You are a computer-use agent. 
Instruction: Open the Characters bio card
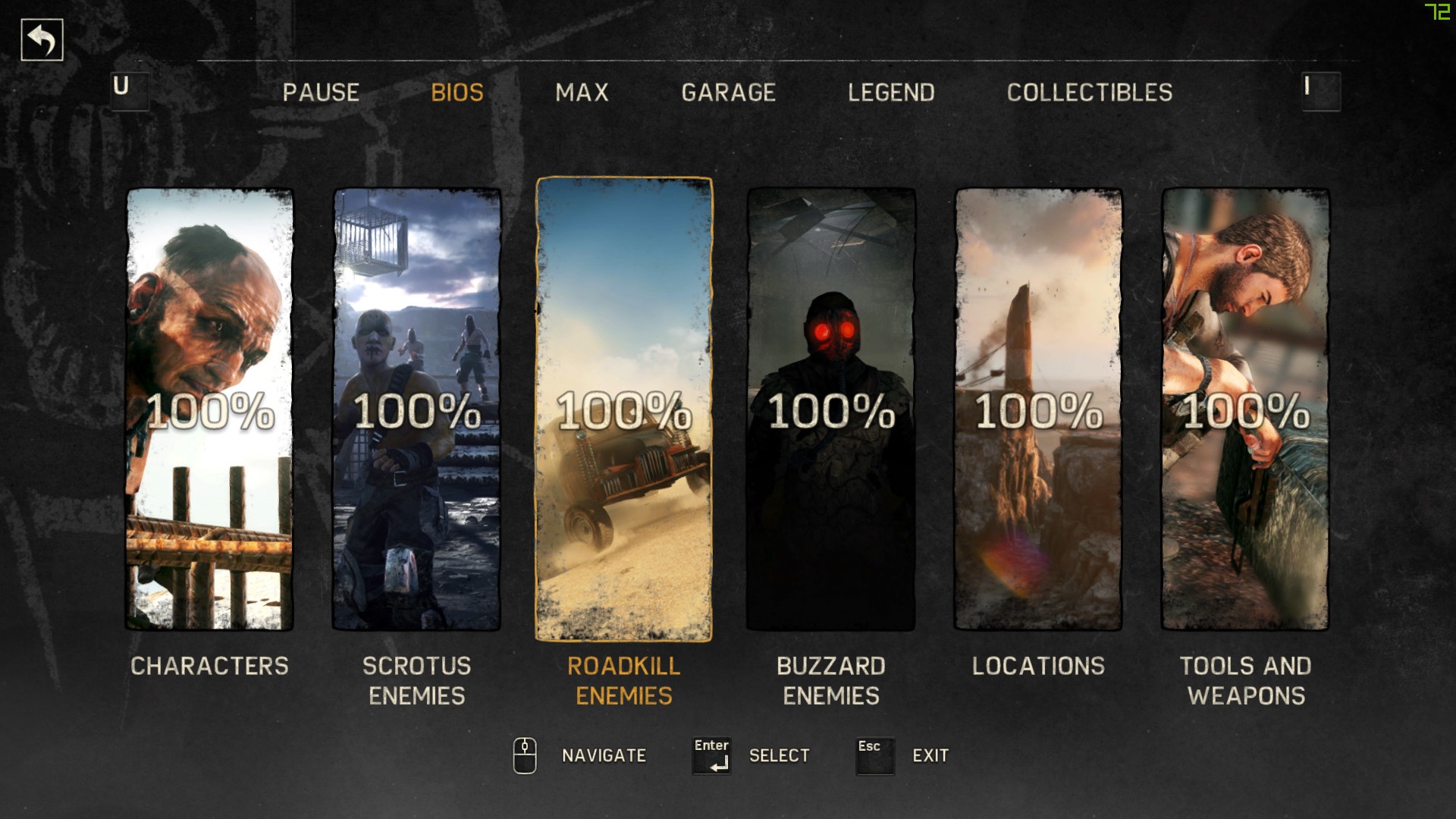[x=209, y=409]
